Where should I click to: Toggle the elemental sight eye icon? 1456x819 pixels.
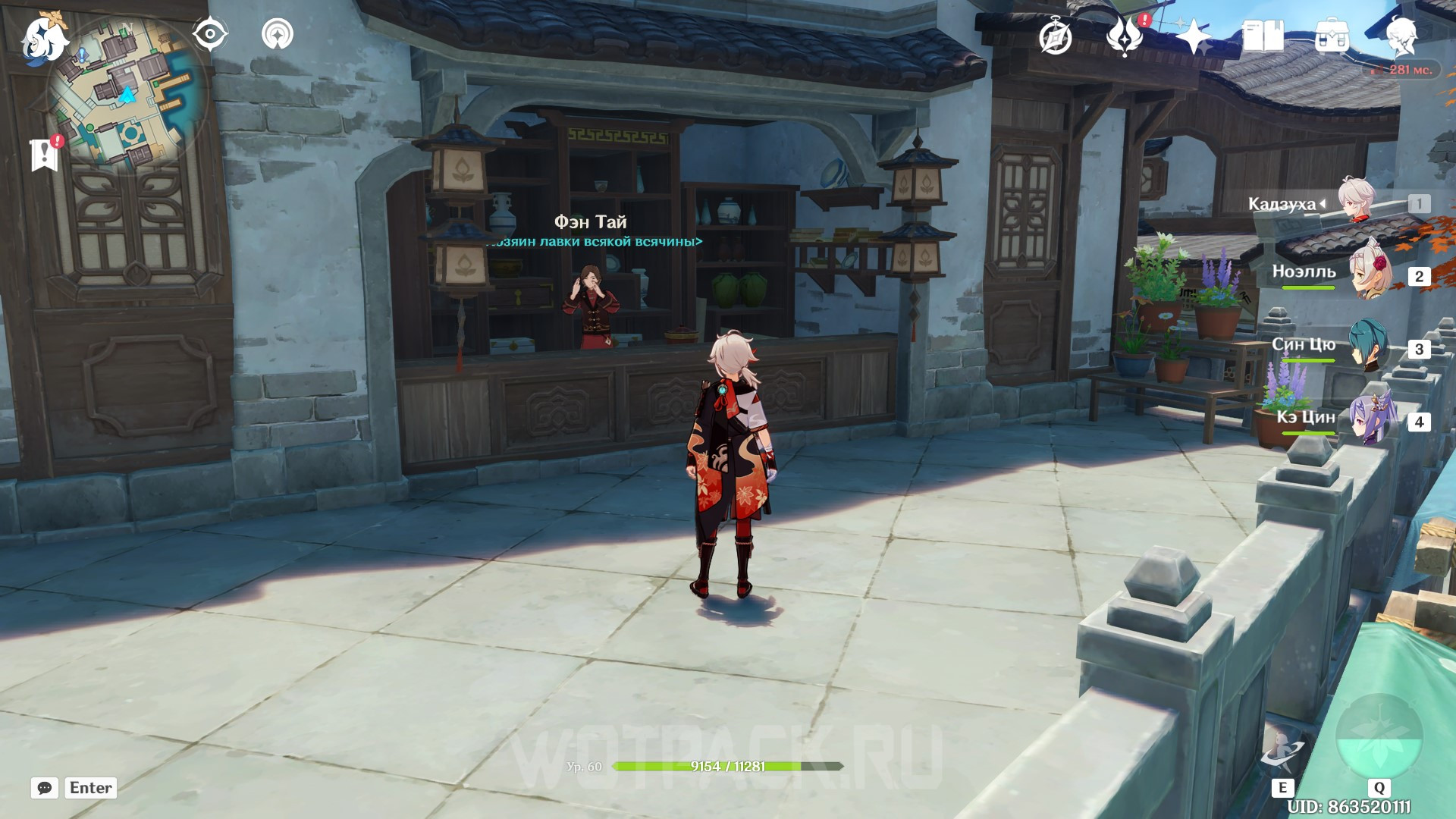[x=210, y=34]
